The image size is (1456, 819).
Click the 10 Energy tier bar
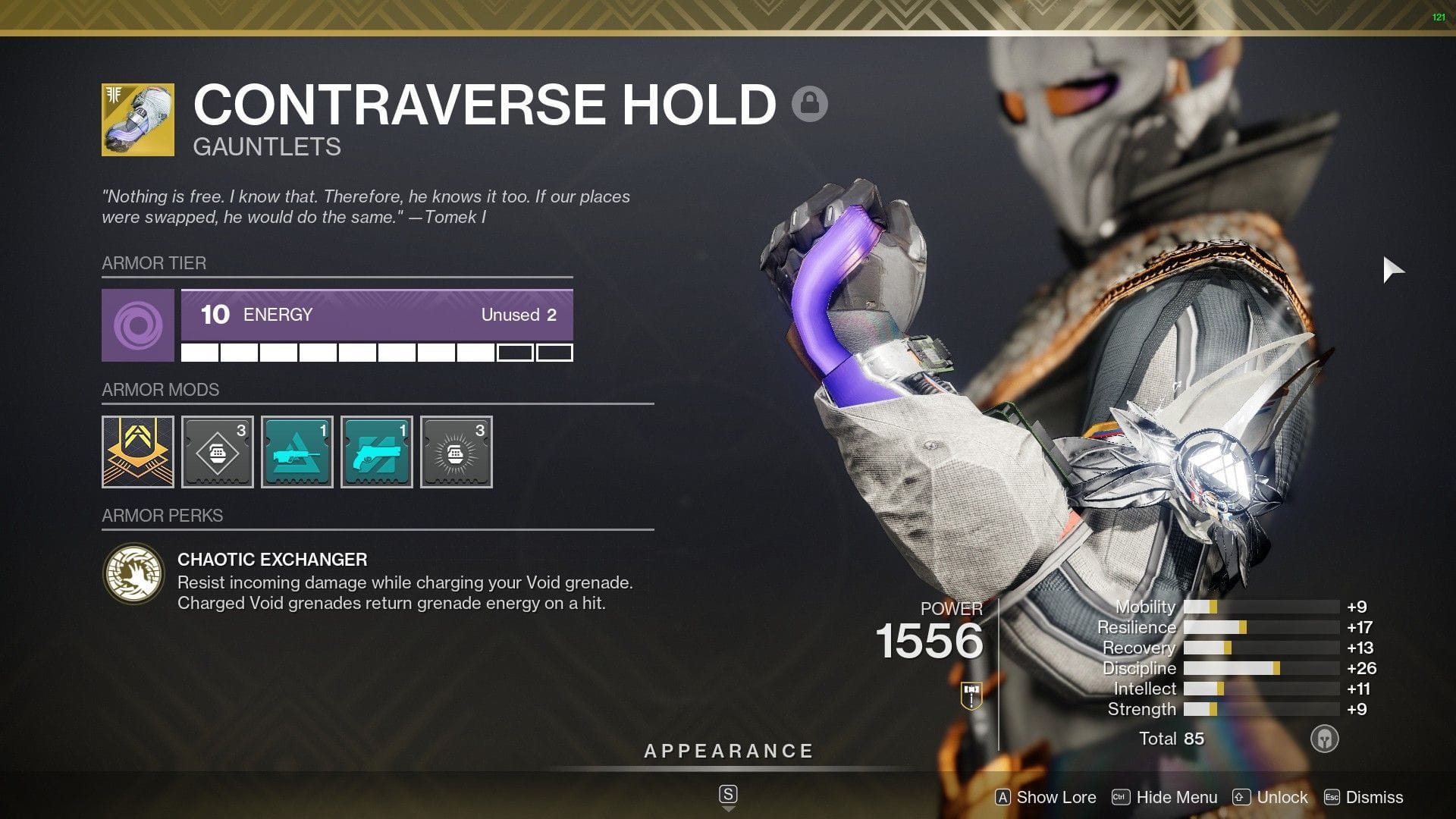pyautogui.click(x=375, y=315)
